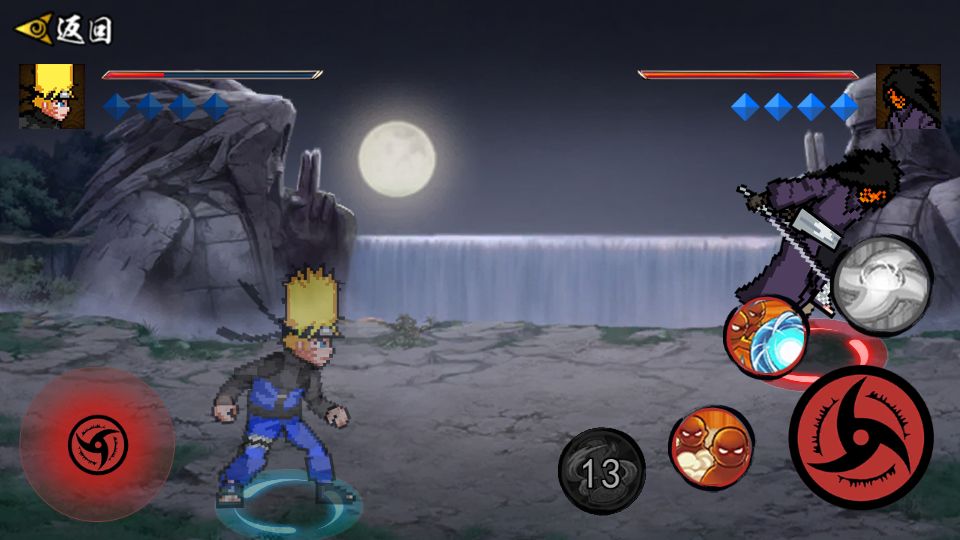Image resolution: width=960 pixels, height=540 pixels.
Task: Touch the red Sharingan virtual joystick
Action: tap(97, 445)
